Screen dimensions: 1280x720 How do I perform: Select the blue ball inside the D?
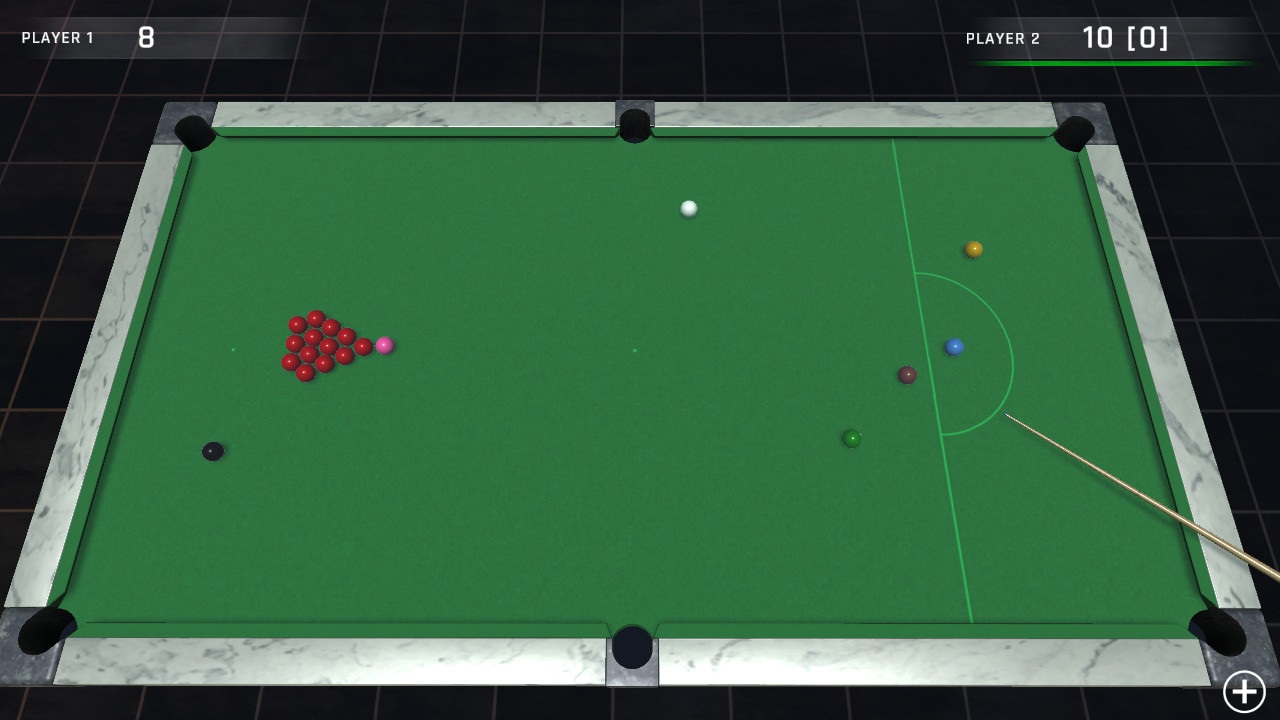click(954, 345)
